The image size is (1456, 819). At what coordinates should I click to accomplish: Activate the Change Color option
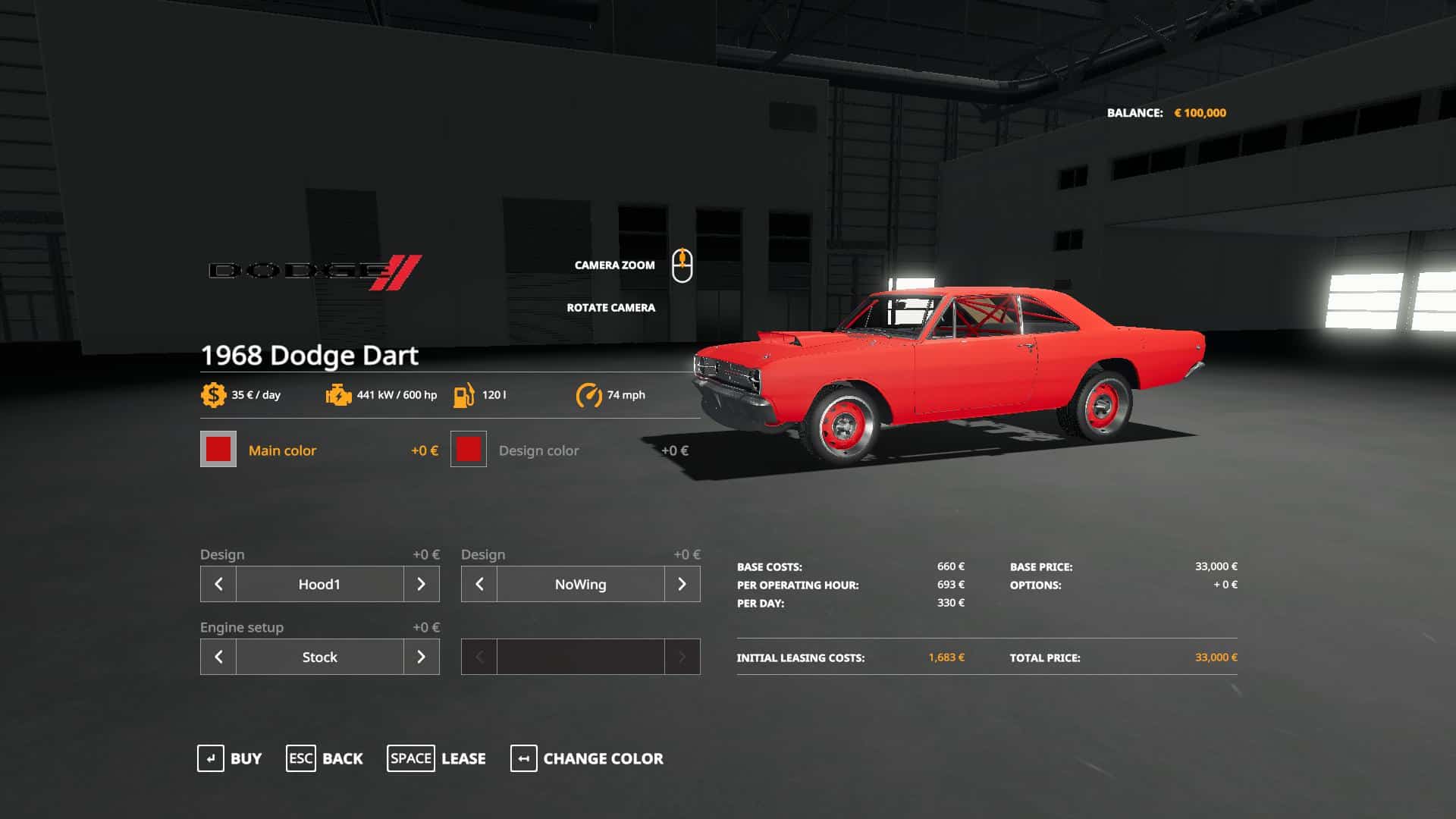click(587, 758)
